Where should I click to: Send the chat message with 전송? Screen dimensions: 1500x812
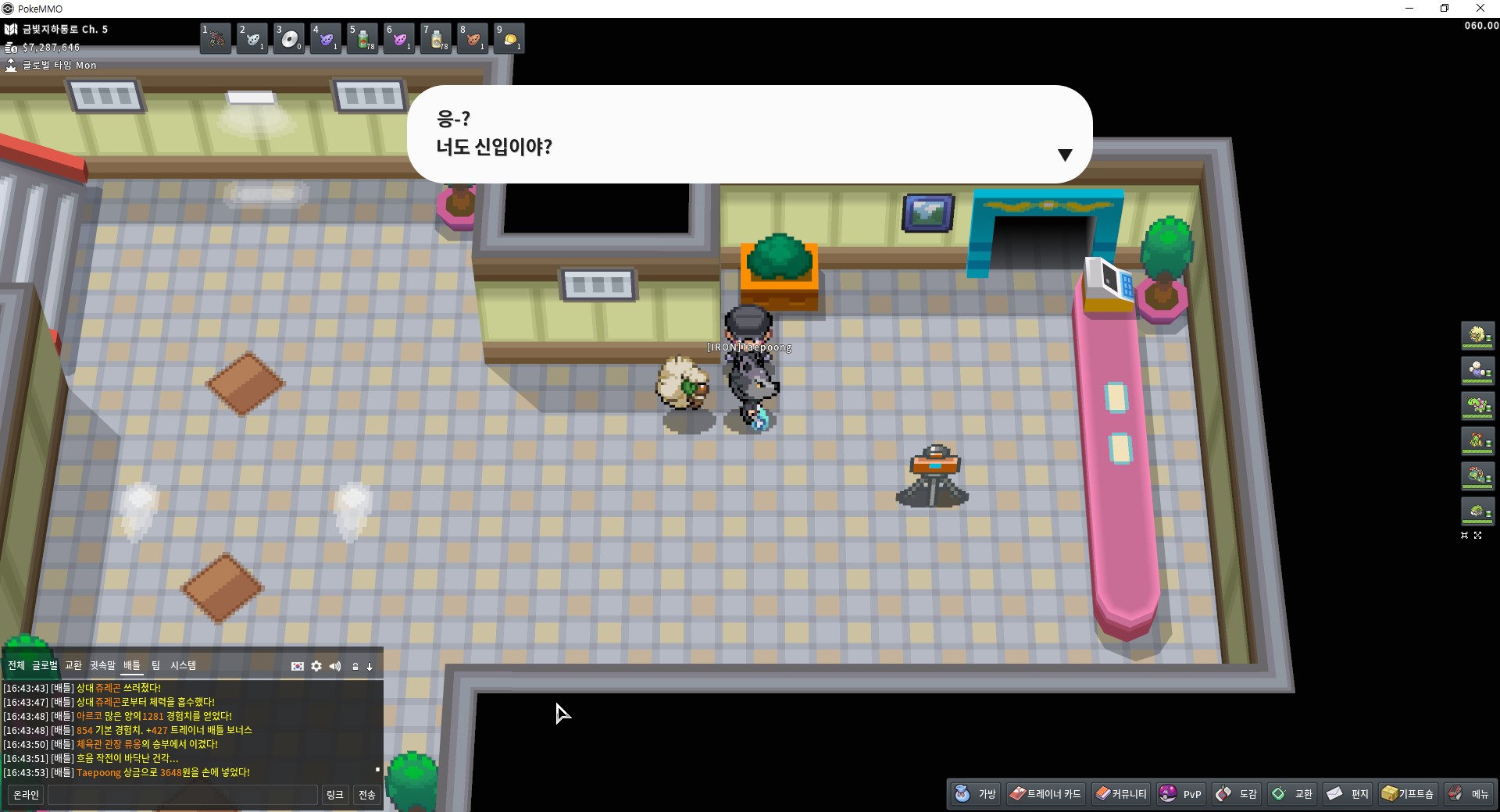coord(366,795)
